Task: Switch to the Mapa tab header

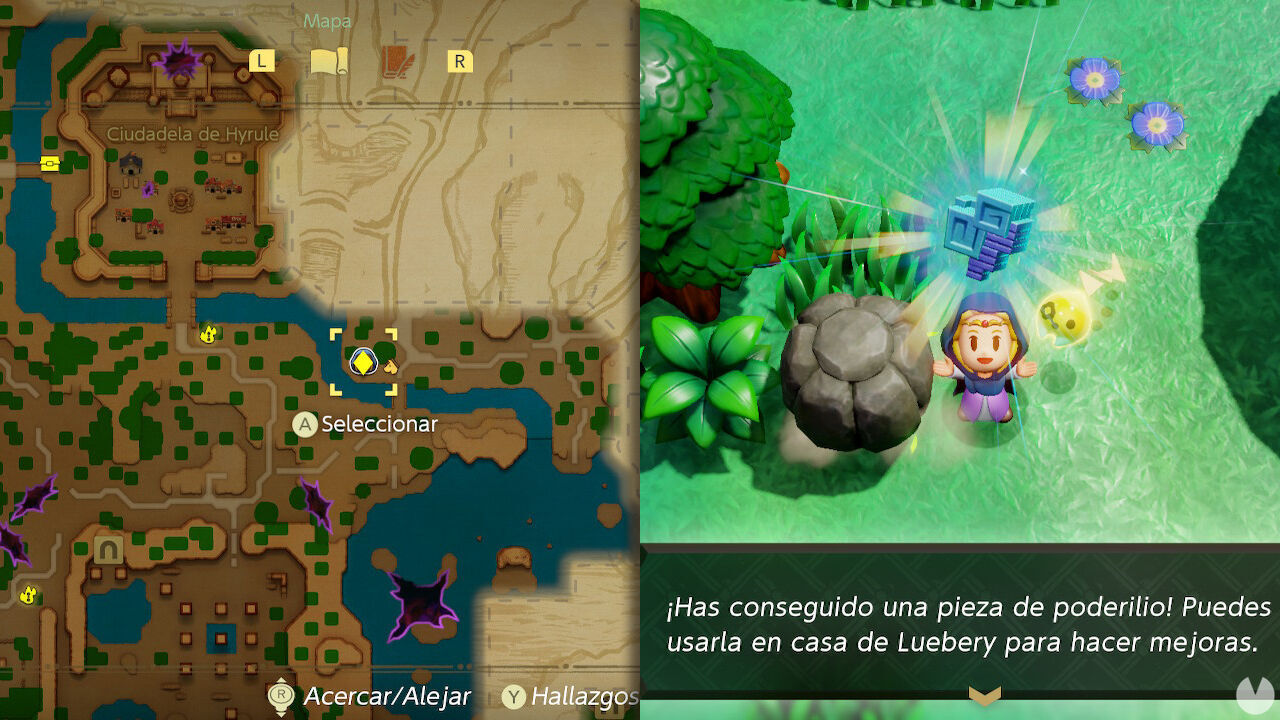Action: click(326, 20)
